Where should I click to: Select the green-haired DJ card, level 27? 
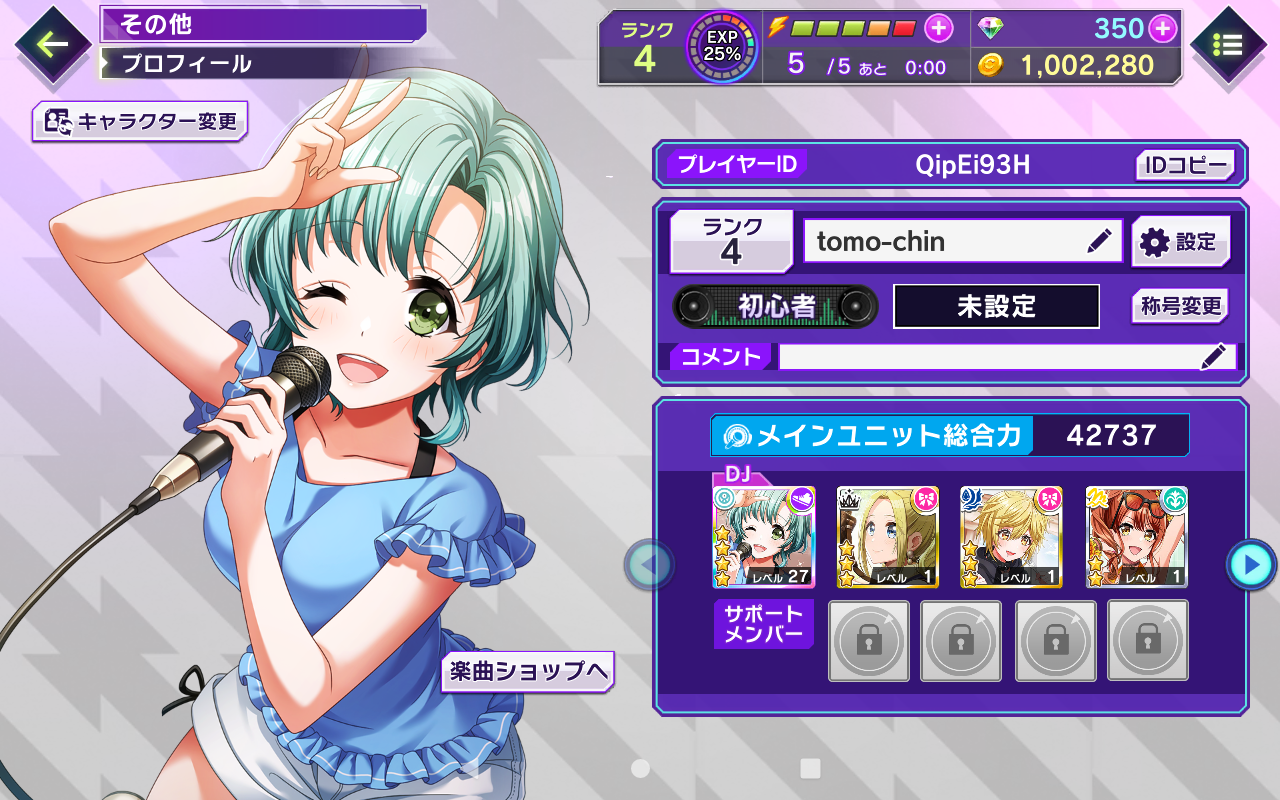(x=764, y=537)
